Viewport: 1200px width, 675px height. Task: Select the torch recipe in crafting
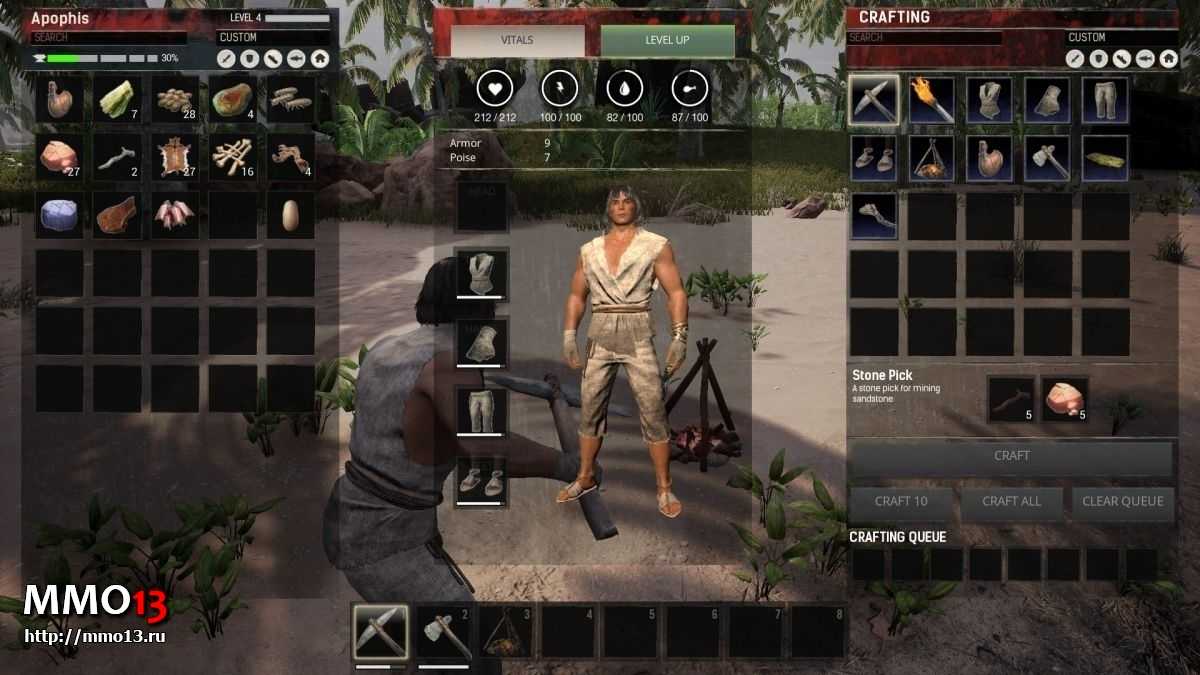tap(932, 99)
